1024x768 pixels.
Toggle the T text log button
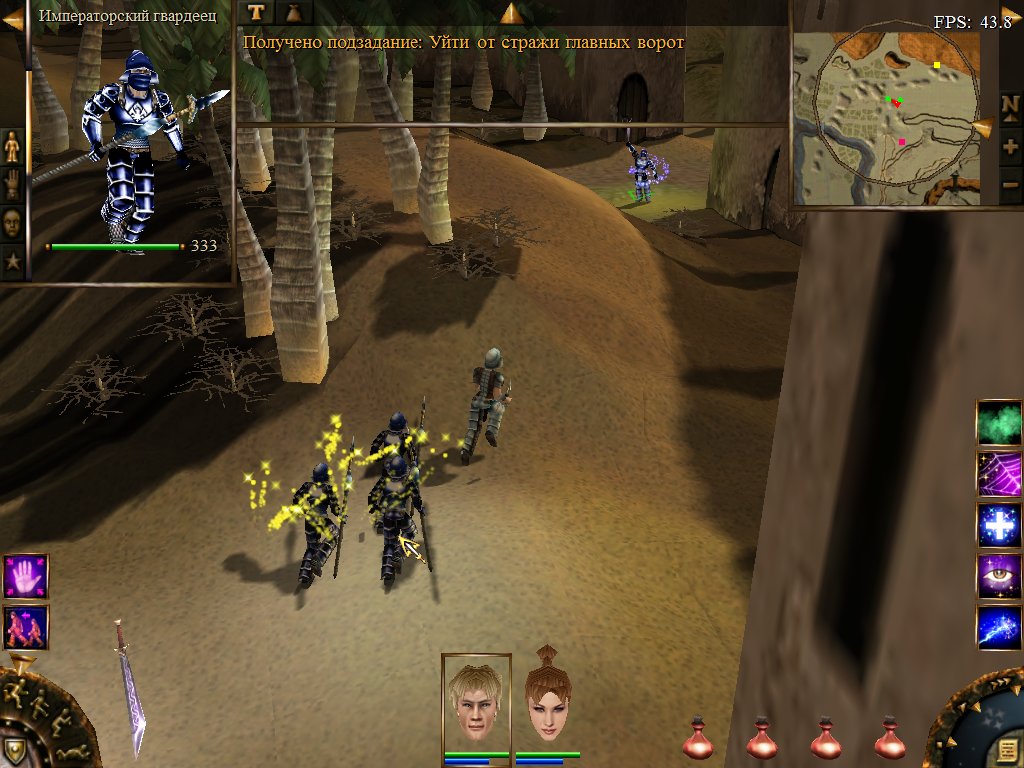point(257,12)
